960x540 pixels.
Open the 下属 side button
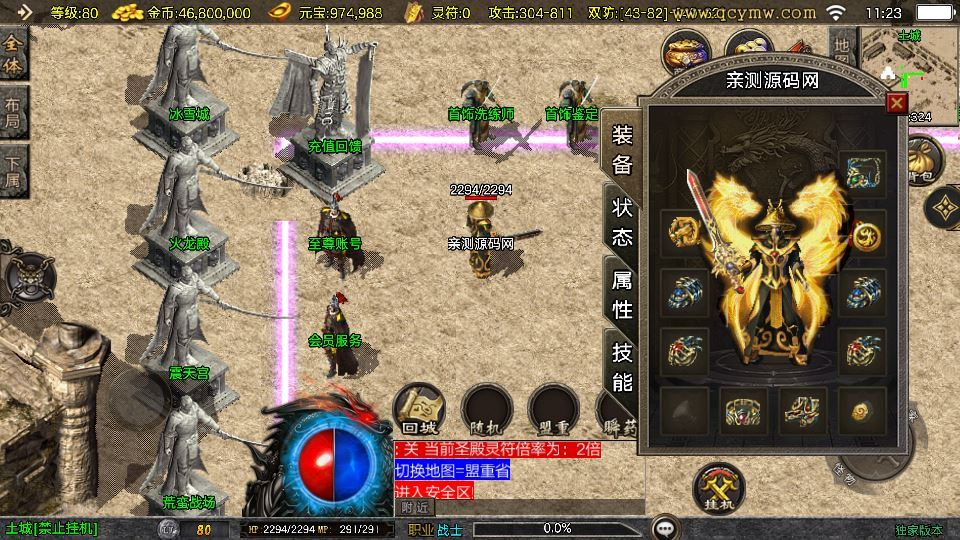point(13,170)
